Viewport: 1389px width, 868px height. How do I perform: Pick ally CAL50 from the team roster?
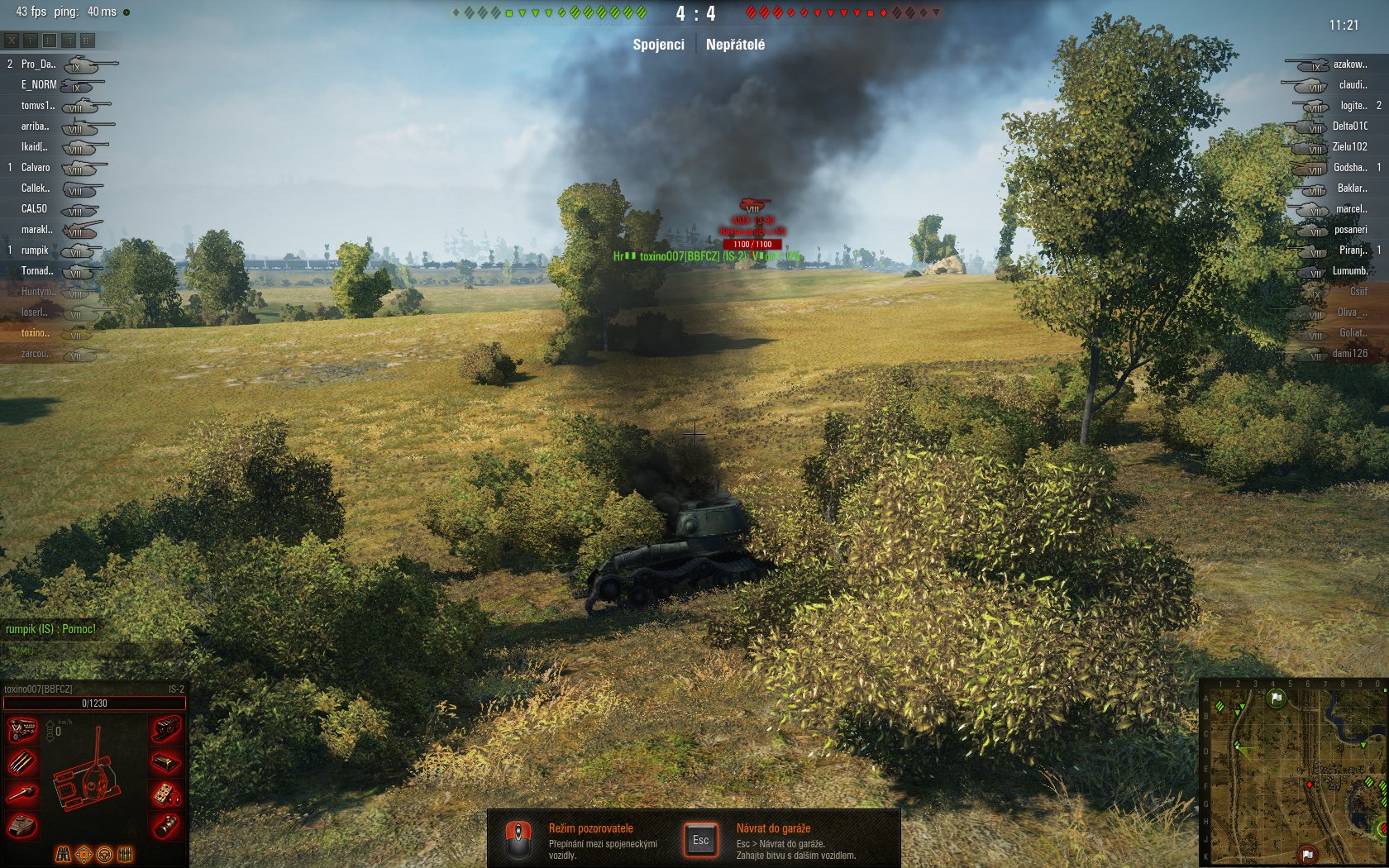pos(34,208)
